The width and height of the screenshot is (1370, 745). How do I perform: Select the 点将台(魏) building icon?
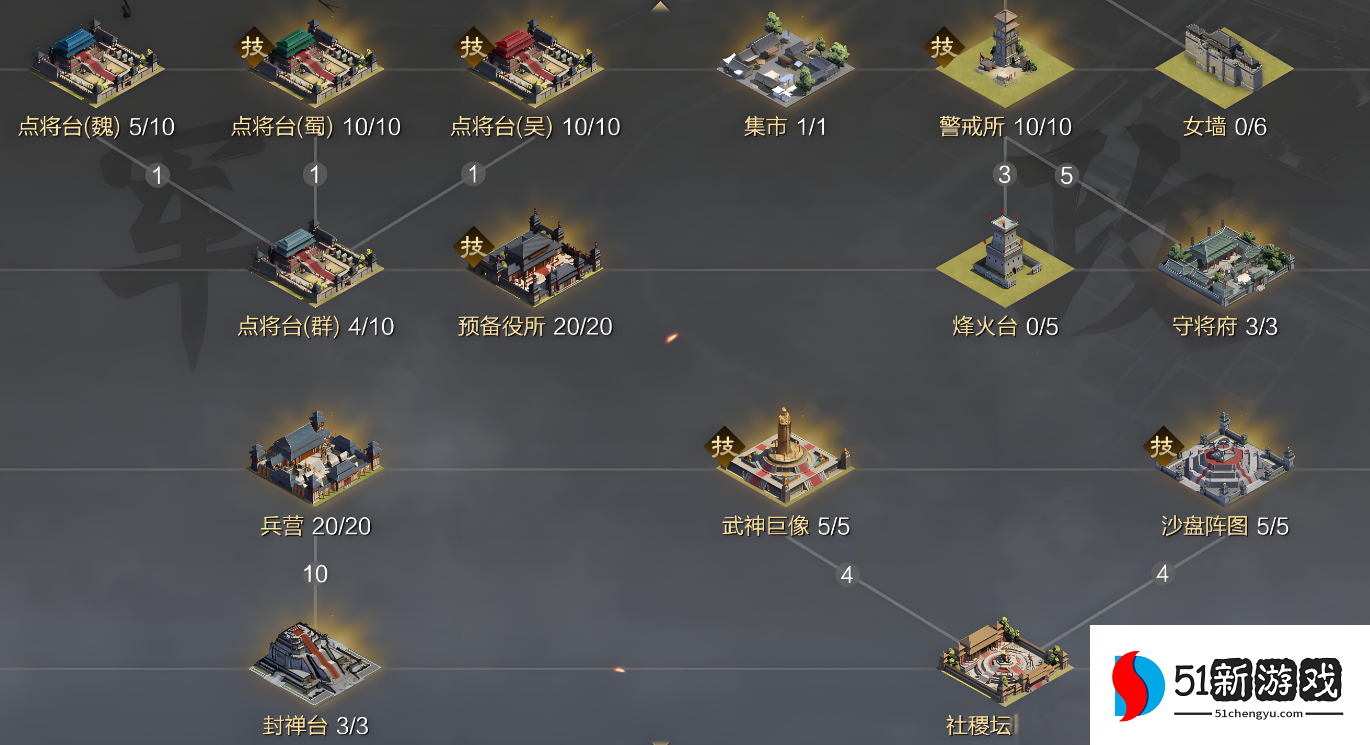(95, 62)
